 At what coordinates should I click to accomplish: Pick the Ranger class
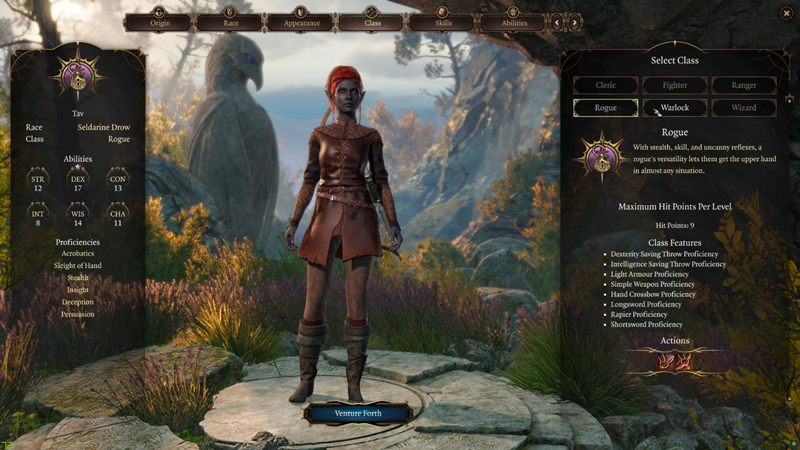coord(743,86)
